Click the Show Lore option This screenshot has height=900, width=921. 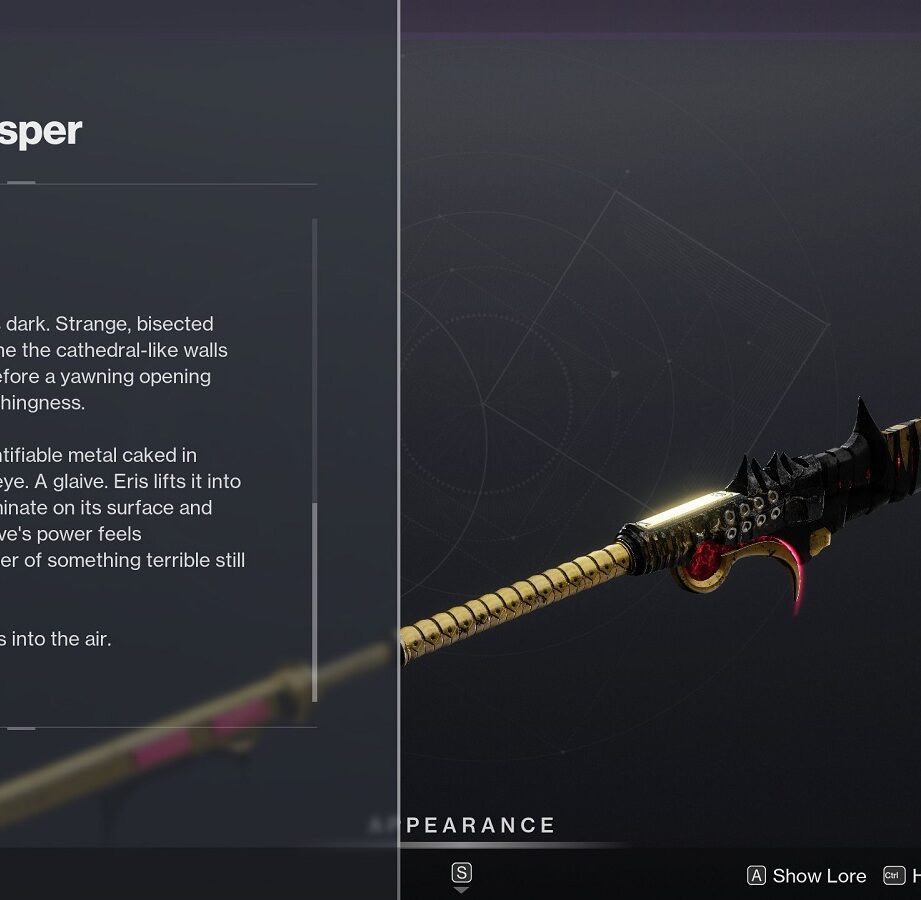click(807, 876)
